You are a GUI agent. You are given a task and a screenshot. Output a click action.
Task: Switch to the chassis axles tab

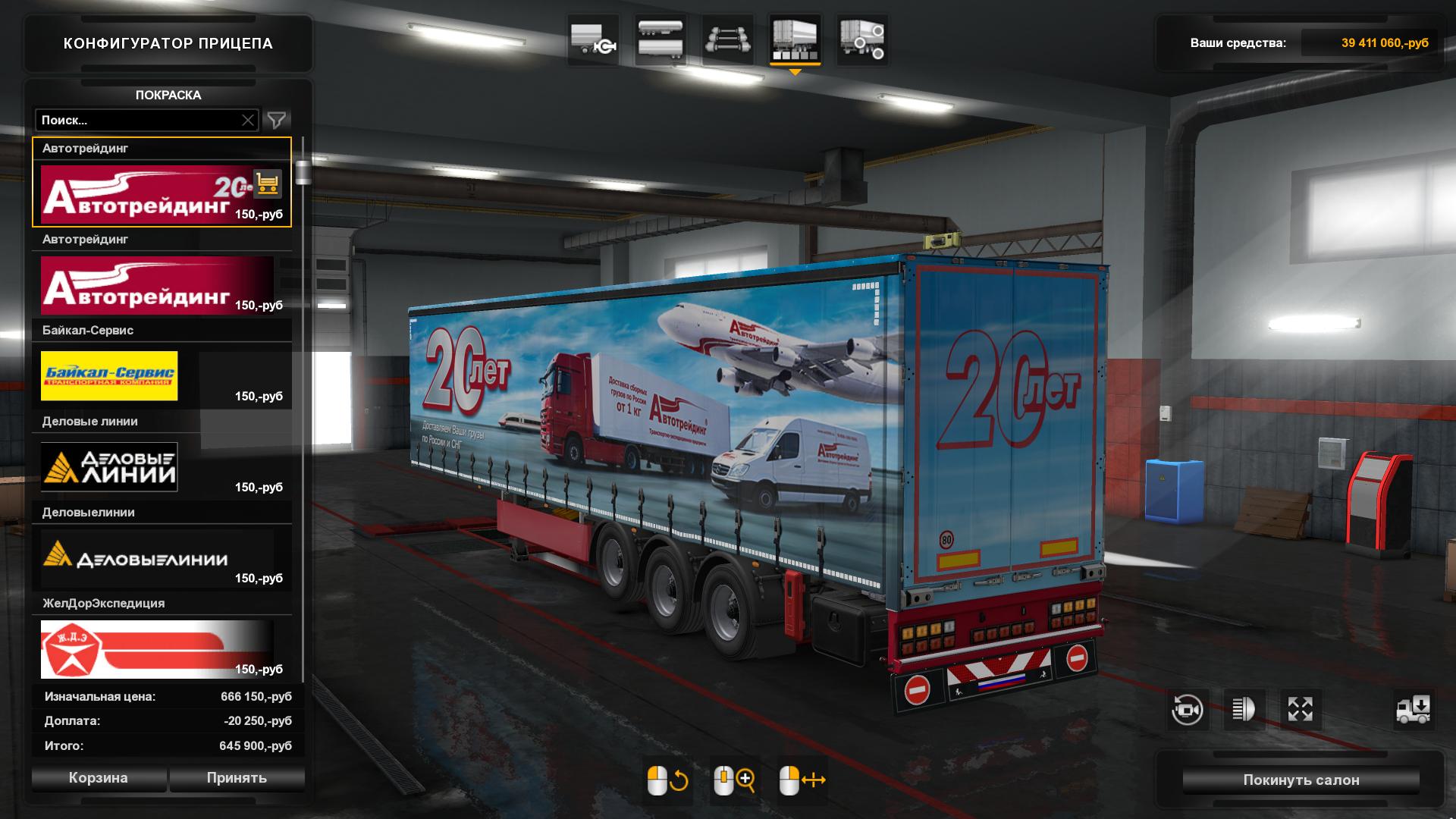point(727,39)
